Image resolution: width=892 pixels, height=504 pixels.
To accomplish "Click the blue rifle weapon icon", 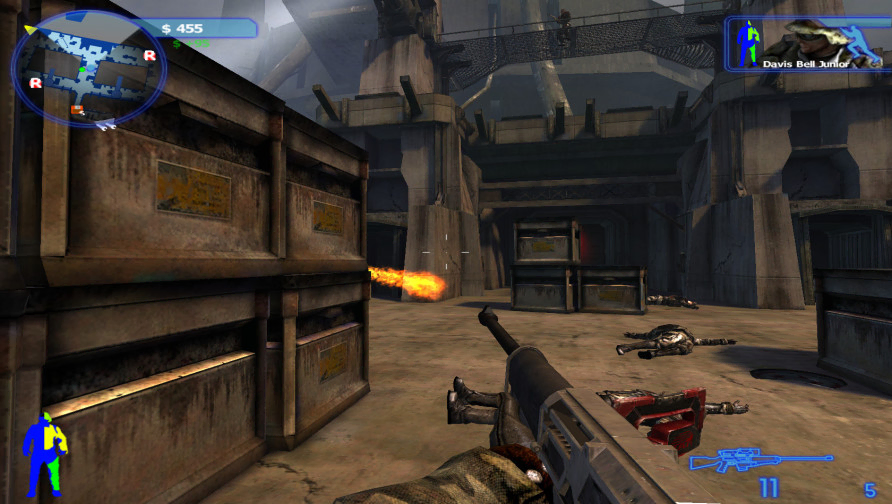I will tap(759, 460).
